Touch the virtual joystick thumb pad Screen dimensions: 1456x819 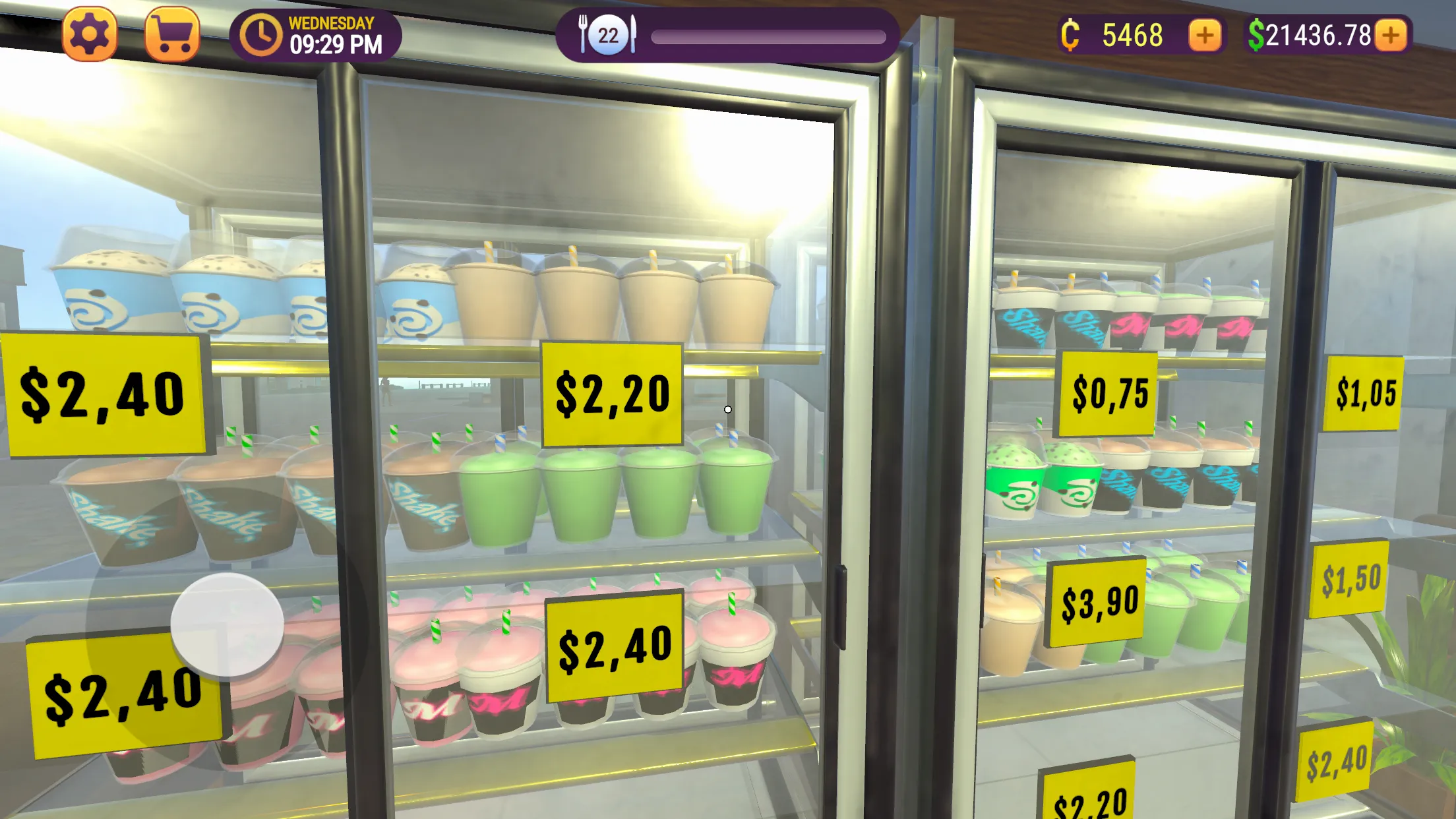[x=228, y=624]
